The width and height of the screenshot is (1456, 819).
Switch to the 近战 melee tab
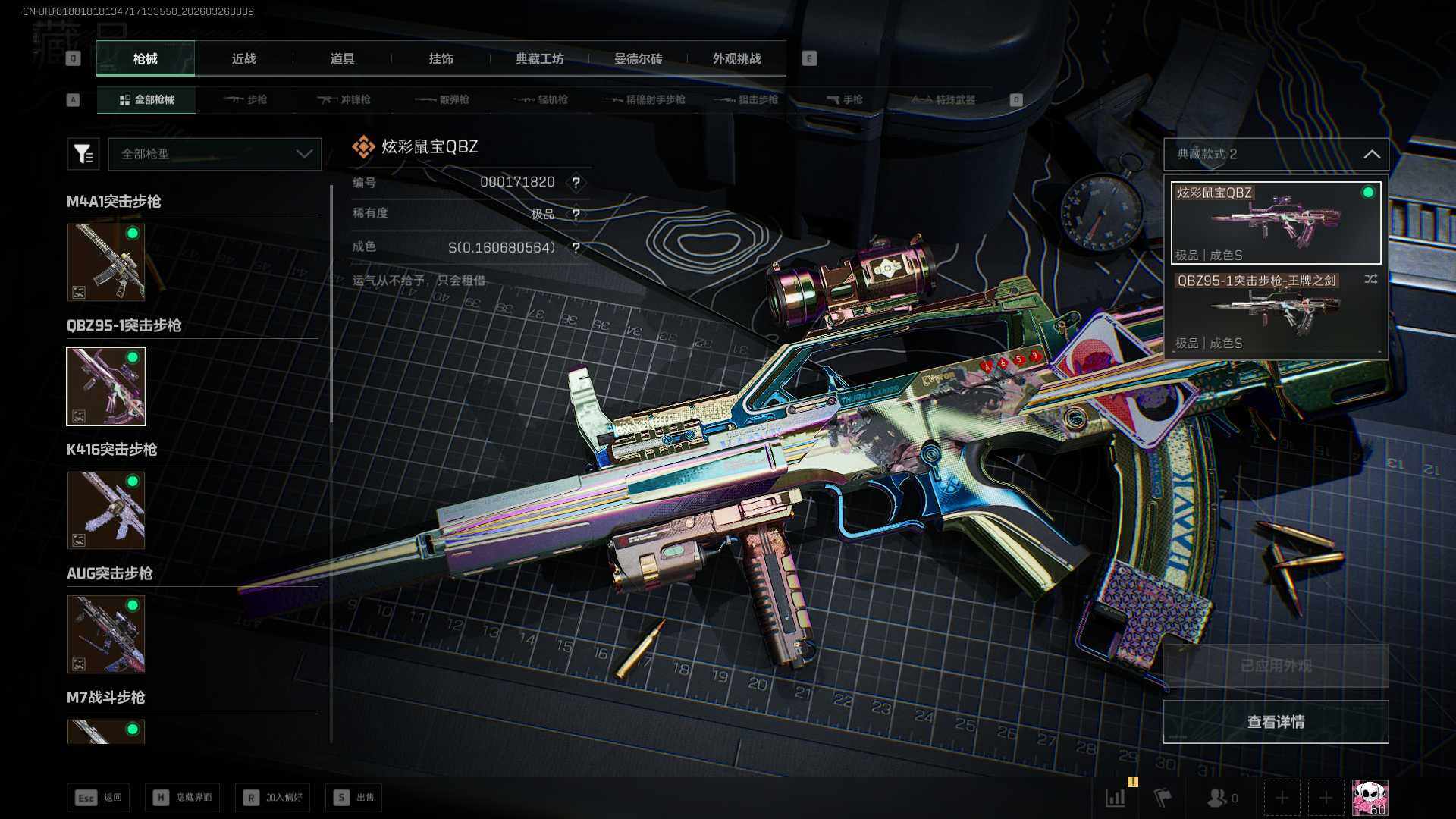click(x=243, y=58)
